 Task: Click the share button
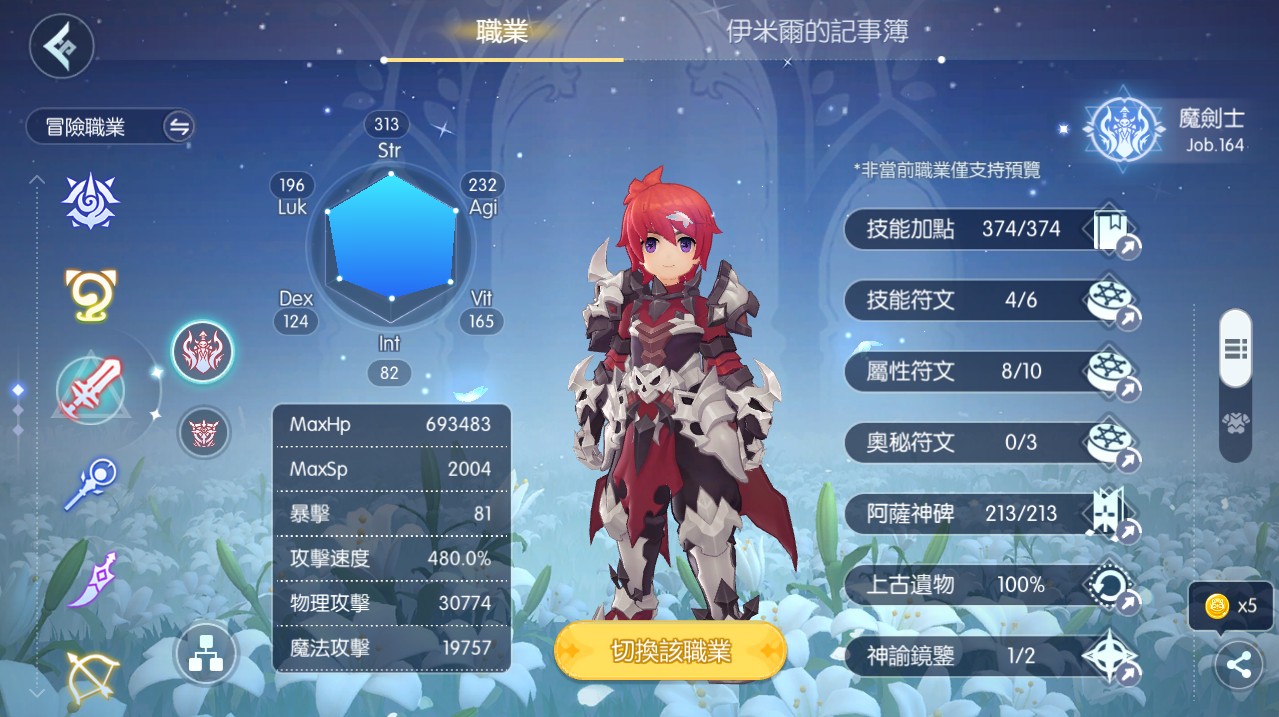(1239, 666)
